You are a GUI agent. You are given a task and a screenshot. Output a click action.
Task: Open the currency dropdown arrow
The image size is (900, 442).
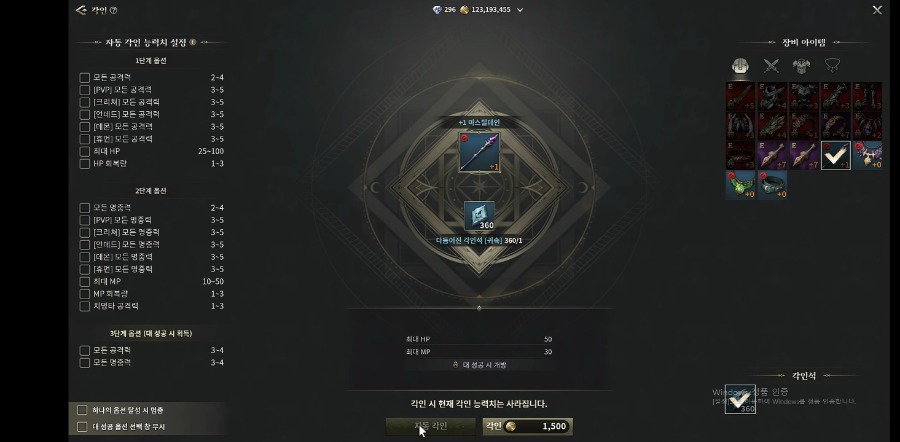click(x=520, y=10)
